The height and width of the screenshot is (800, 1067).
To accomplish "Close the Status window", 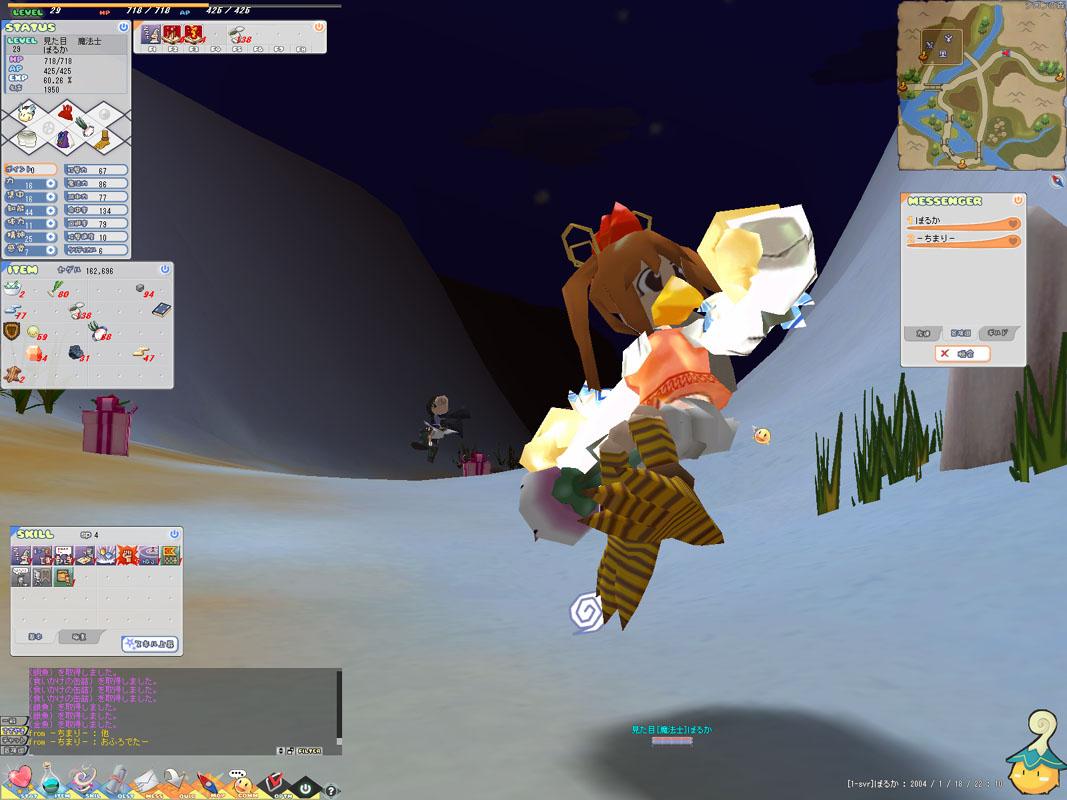I will (123, 28).
